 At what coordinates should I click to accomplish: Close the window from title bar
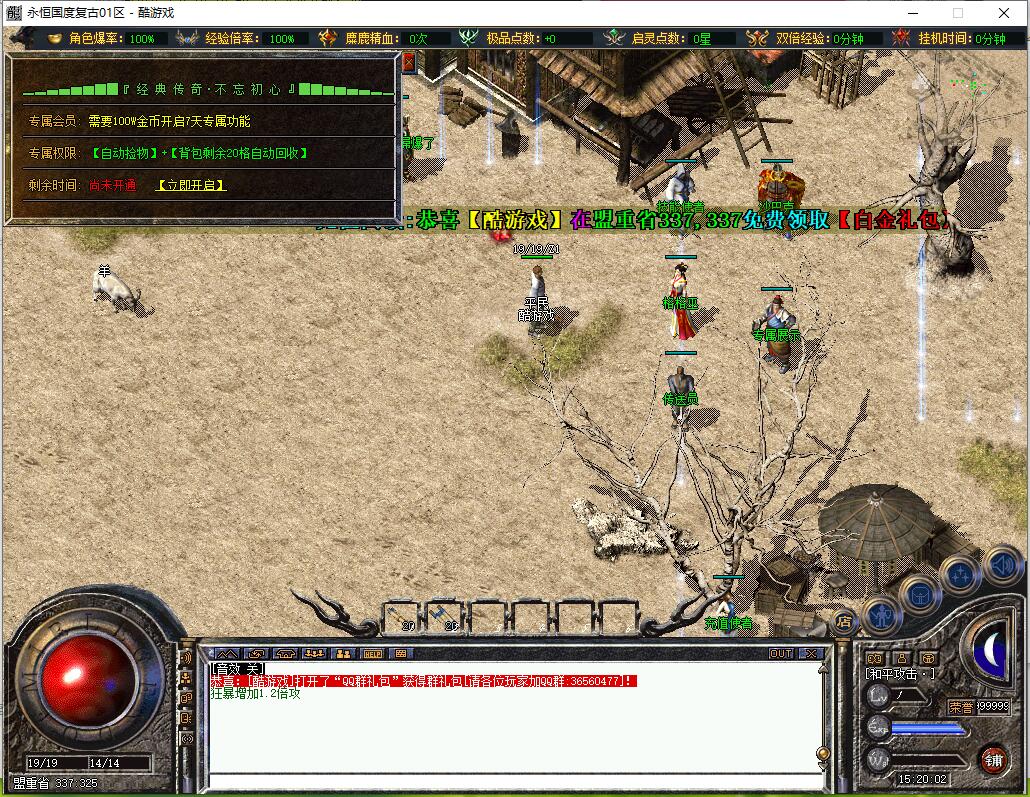pyautogui.click(x=1004, y=13)
